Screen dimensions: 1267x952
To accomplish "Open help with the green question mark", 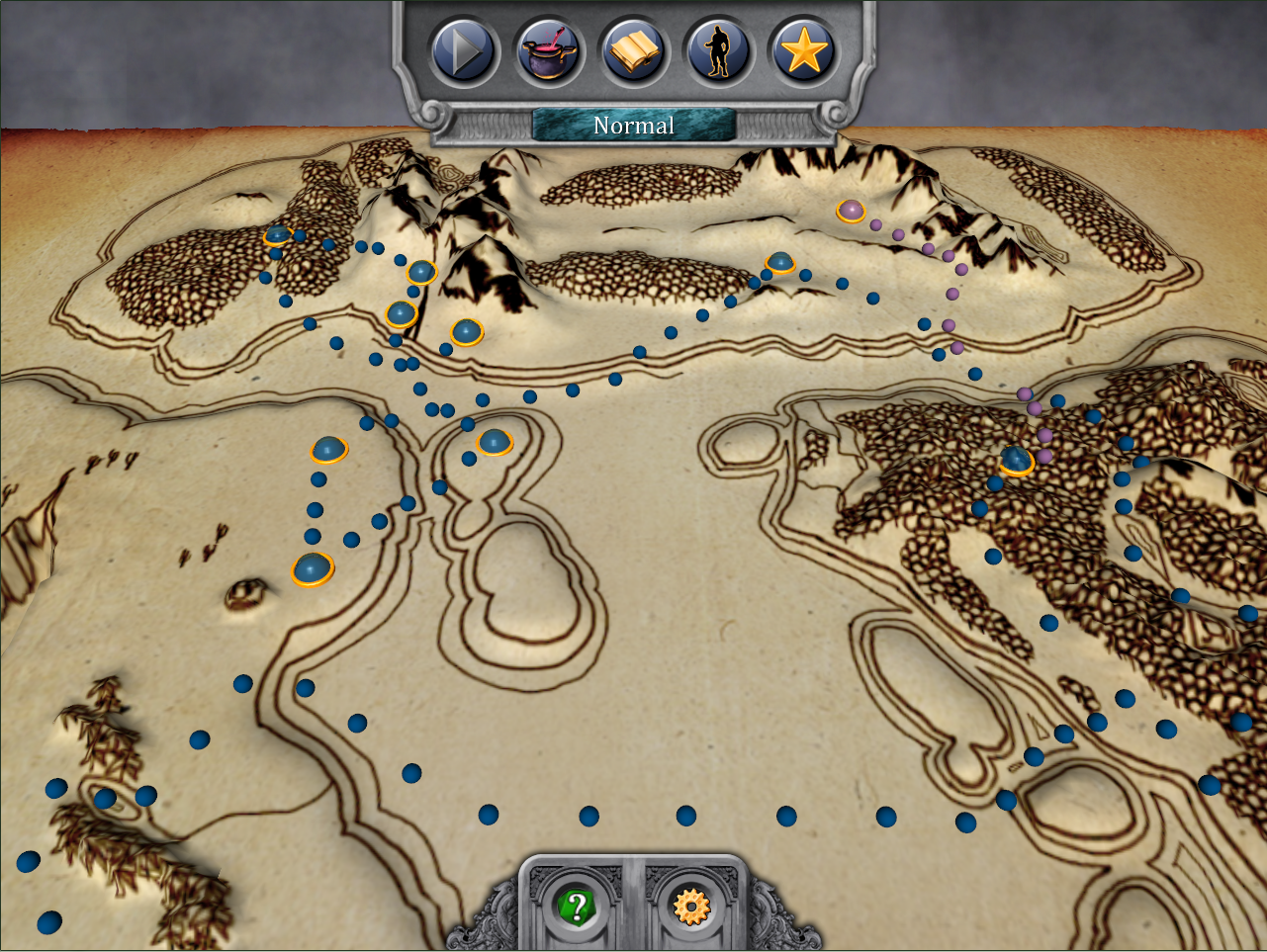I will [x=576, y=906].
